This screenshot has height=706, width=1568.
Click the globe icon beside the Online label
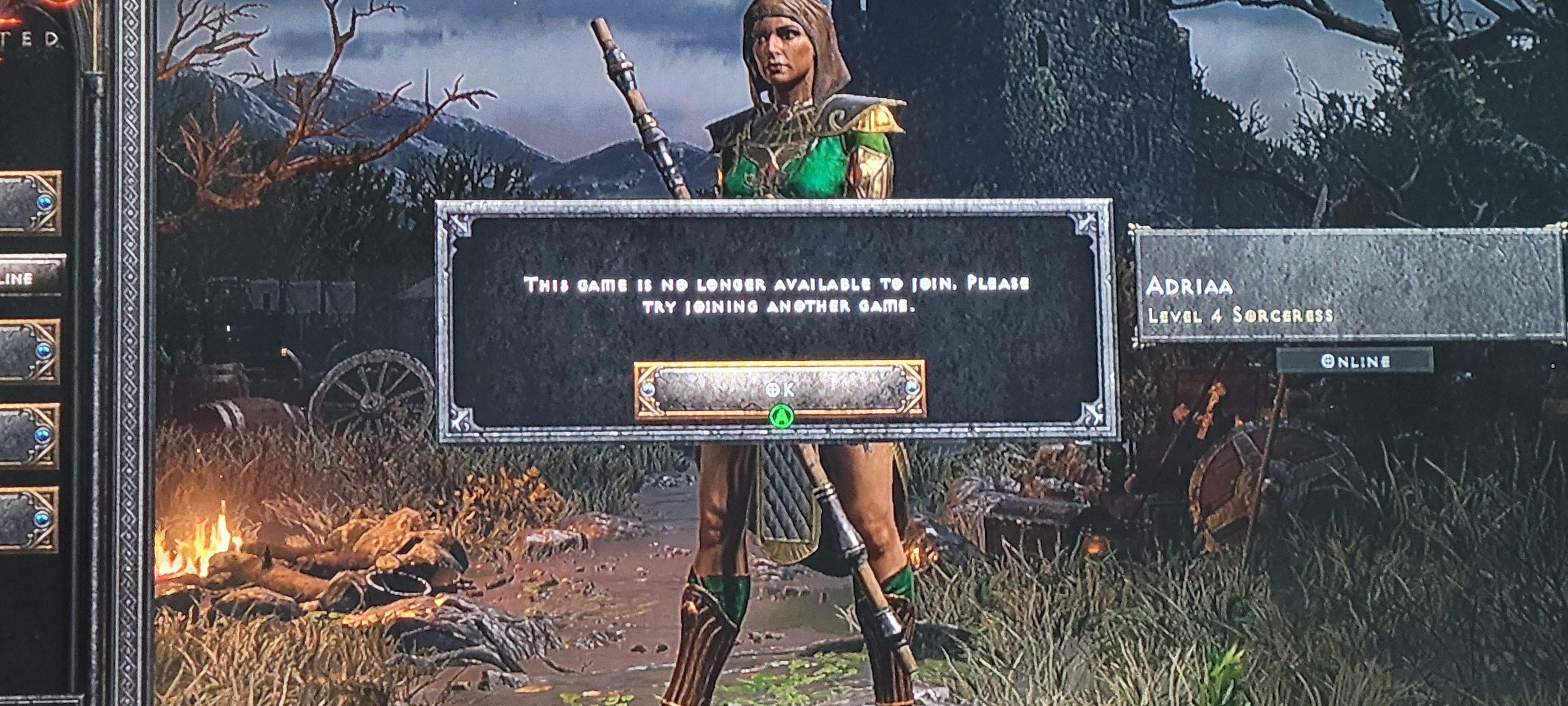click(x=1328, y=362)
